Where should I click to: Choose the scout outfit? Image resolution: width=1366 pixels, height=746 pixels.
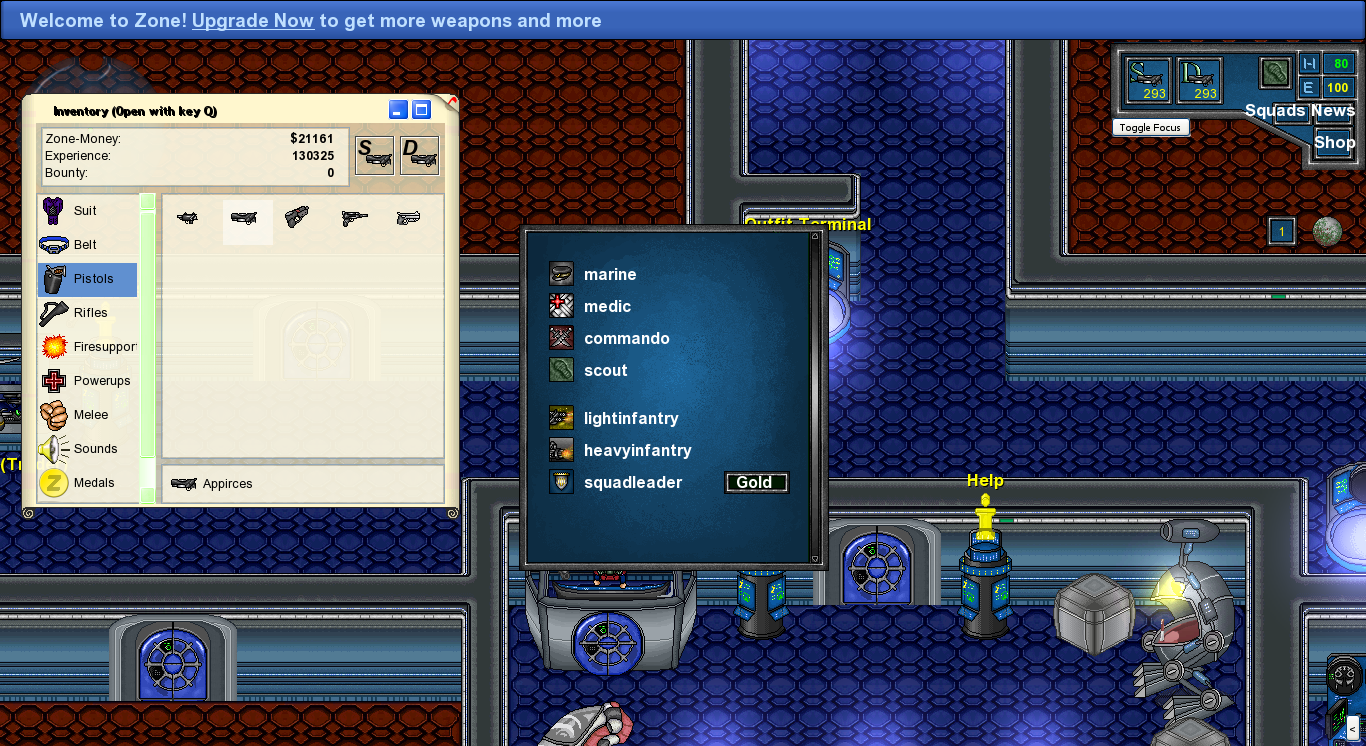coord(605,371)
